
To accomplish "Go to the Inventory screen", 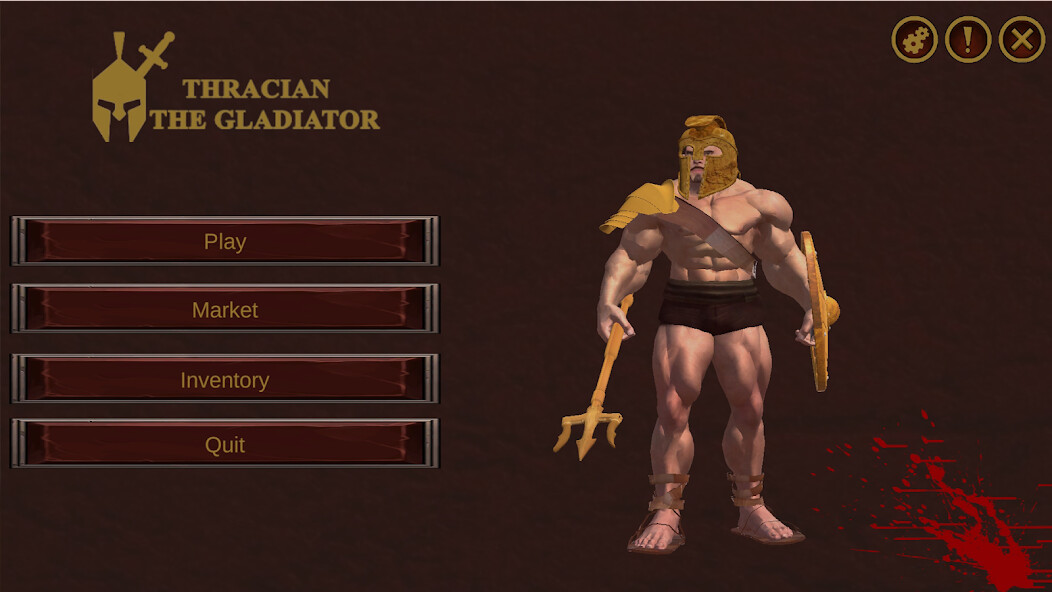I will point(225,379).
